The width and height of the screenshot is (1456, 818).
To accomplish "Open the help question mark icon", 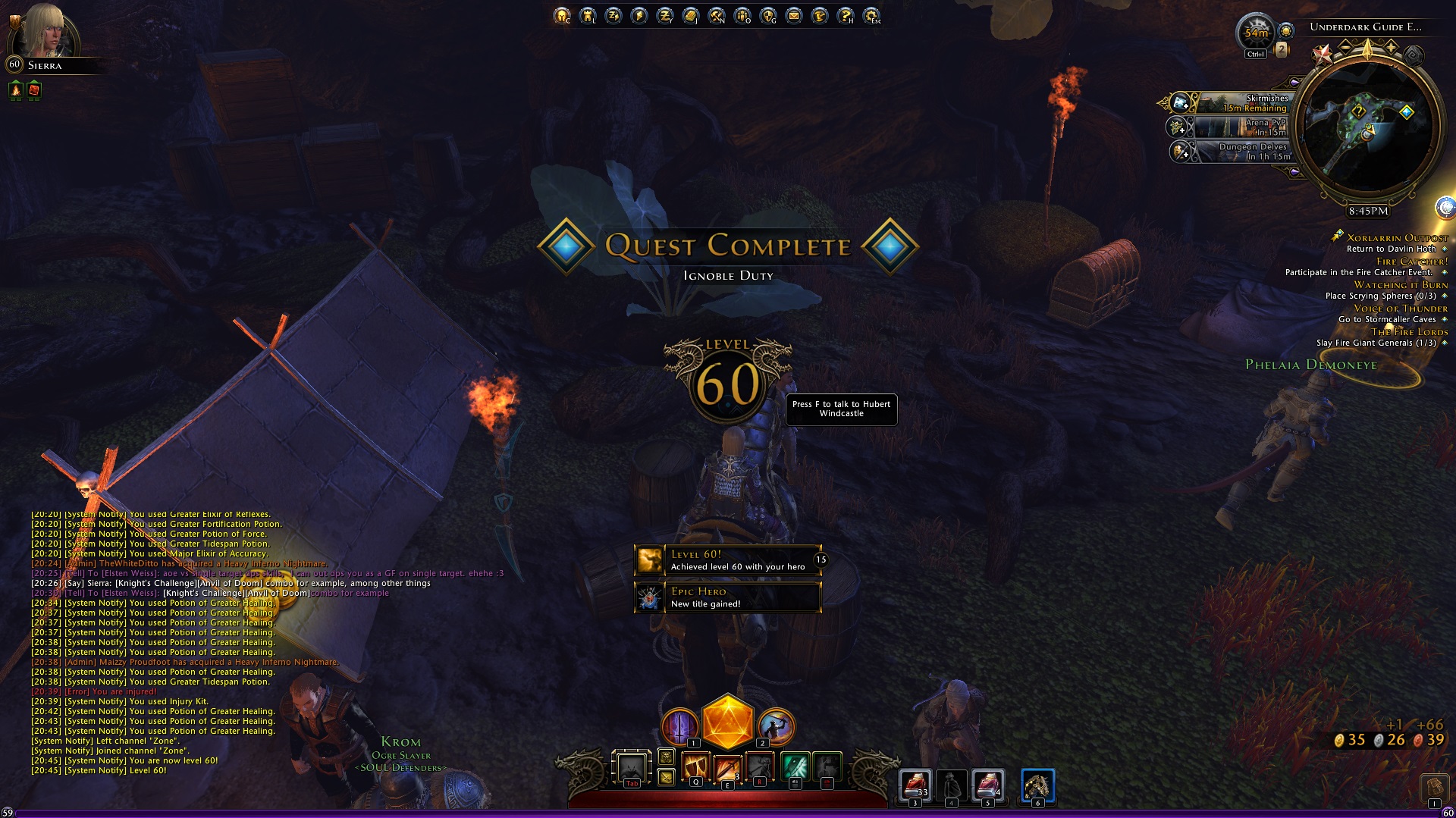I will click(846, 15).
